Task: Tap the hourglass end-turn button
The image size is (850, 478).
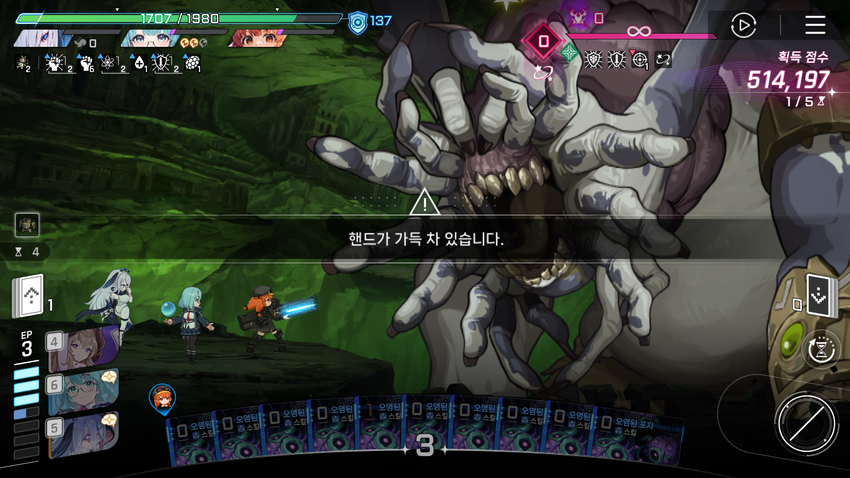Action: pos(821,350)
